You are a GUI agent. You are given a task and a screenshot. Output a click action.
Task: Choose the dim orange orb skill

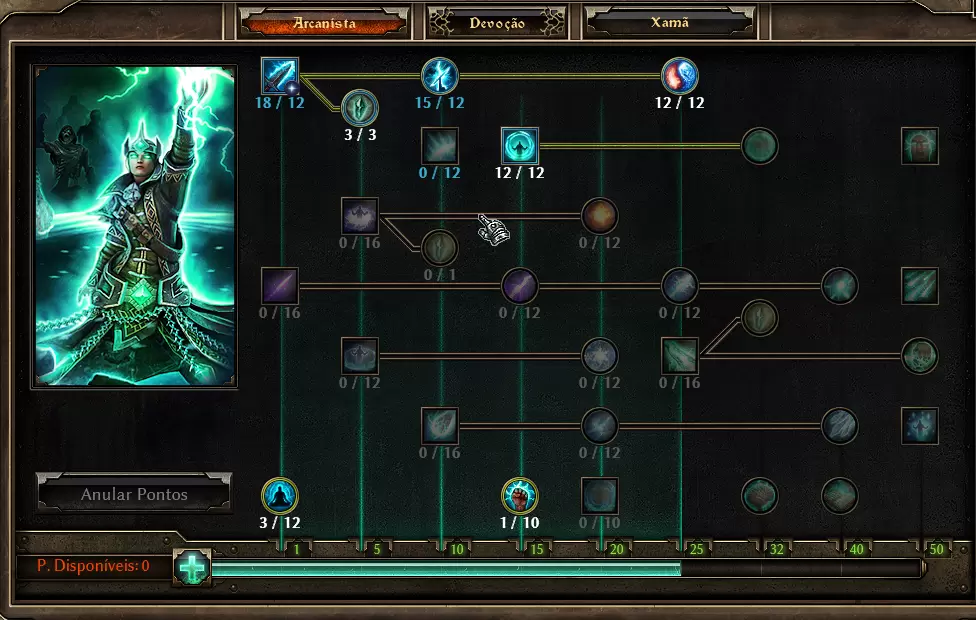[600, 216]
